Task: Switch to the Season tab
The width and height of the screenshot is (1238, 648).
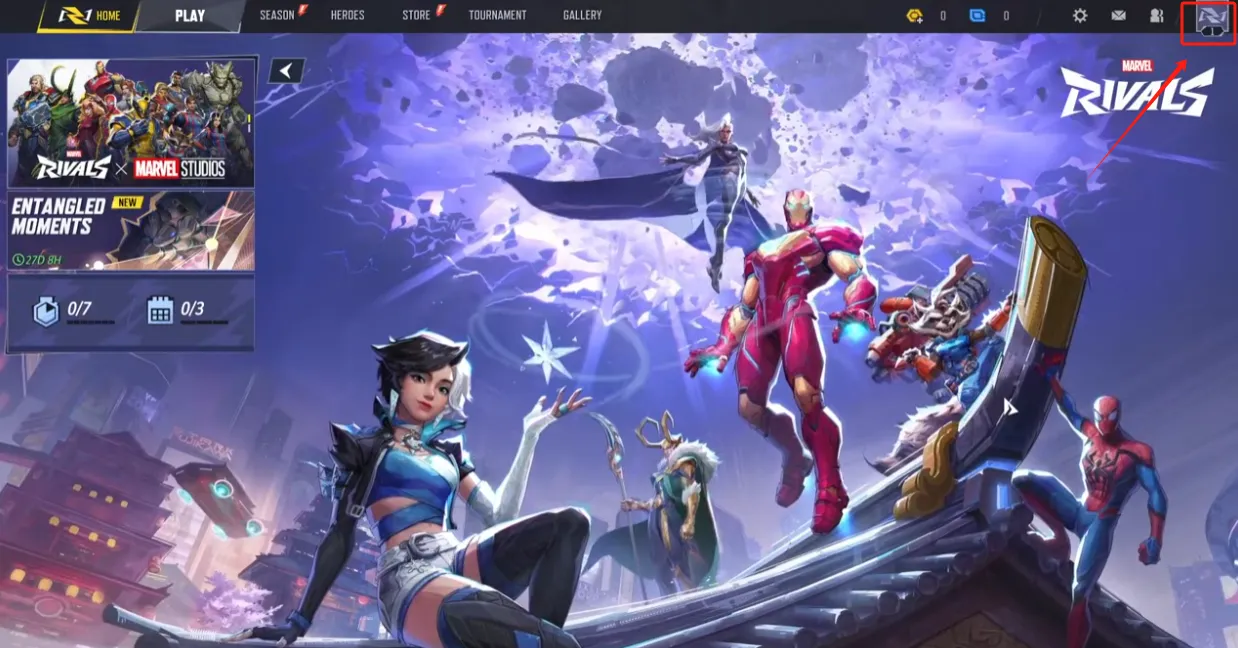Action: pos(277,16)
